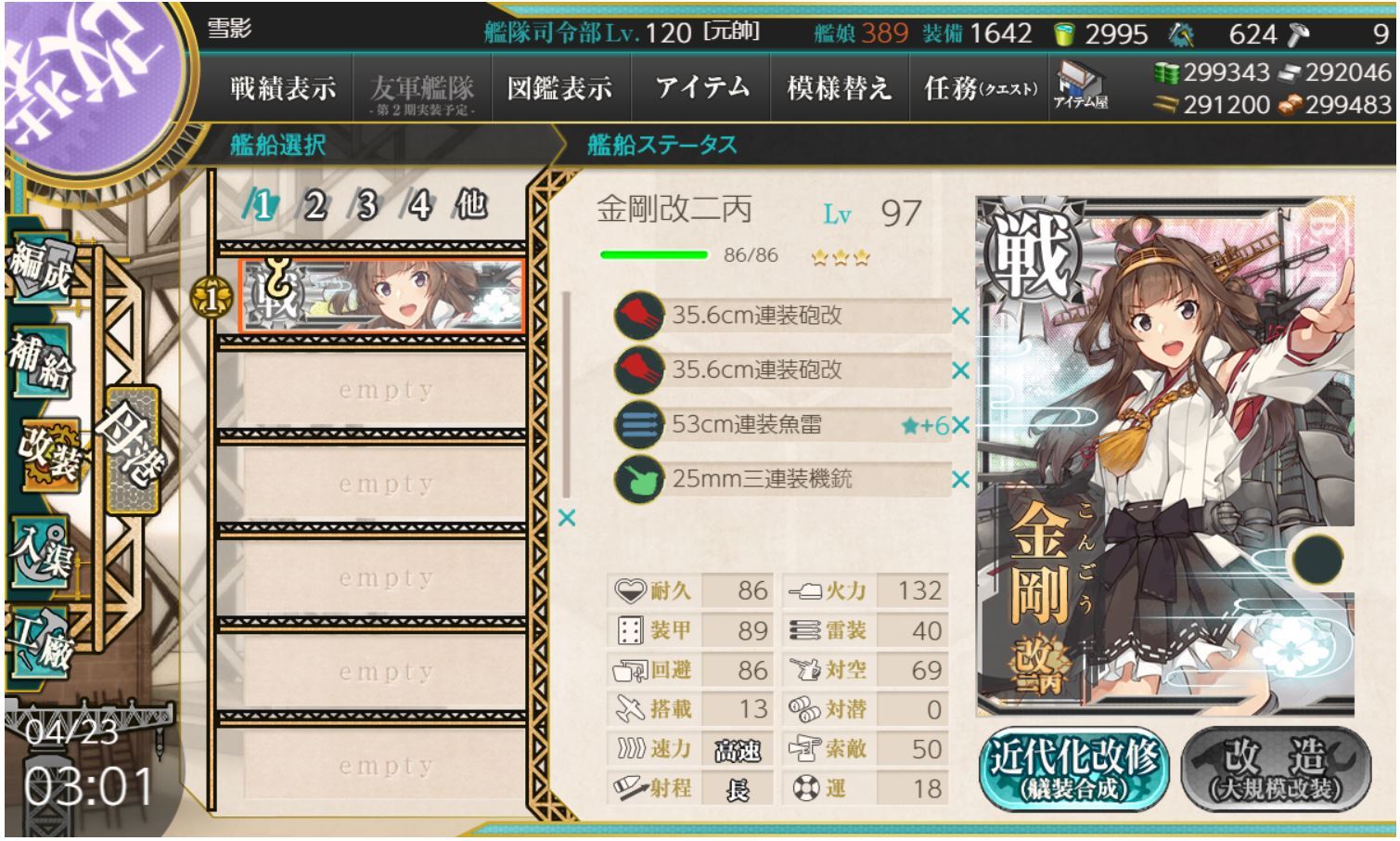Open the 戦績表示 records menu

pos(282,89)
